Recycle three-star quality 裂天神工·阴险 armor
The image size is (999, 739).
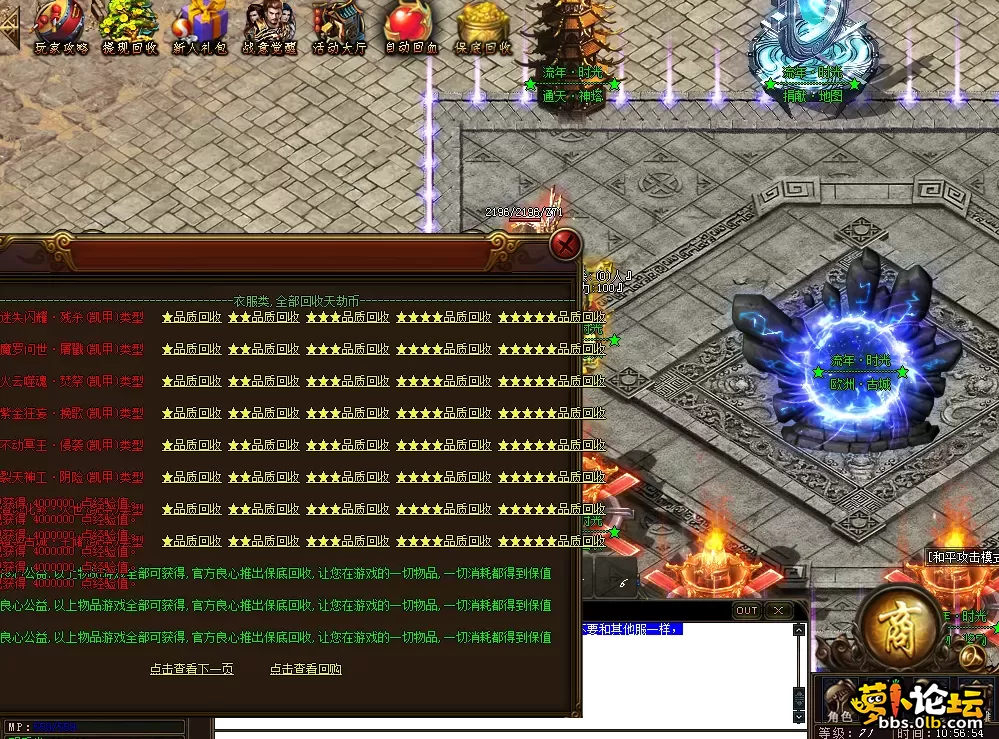click(x=347, y=477)
